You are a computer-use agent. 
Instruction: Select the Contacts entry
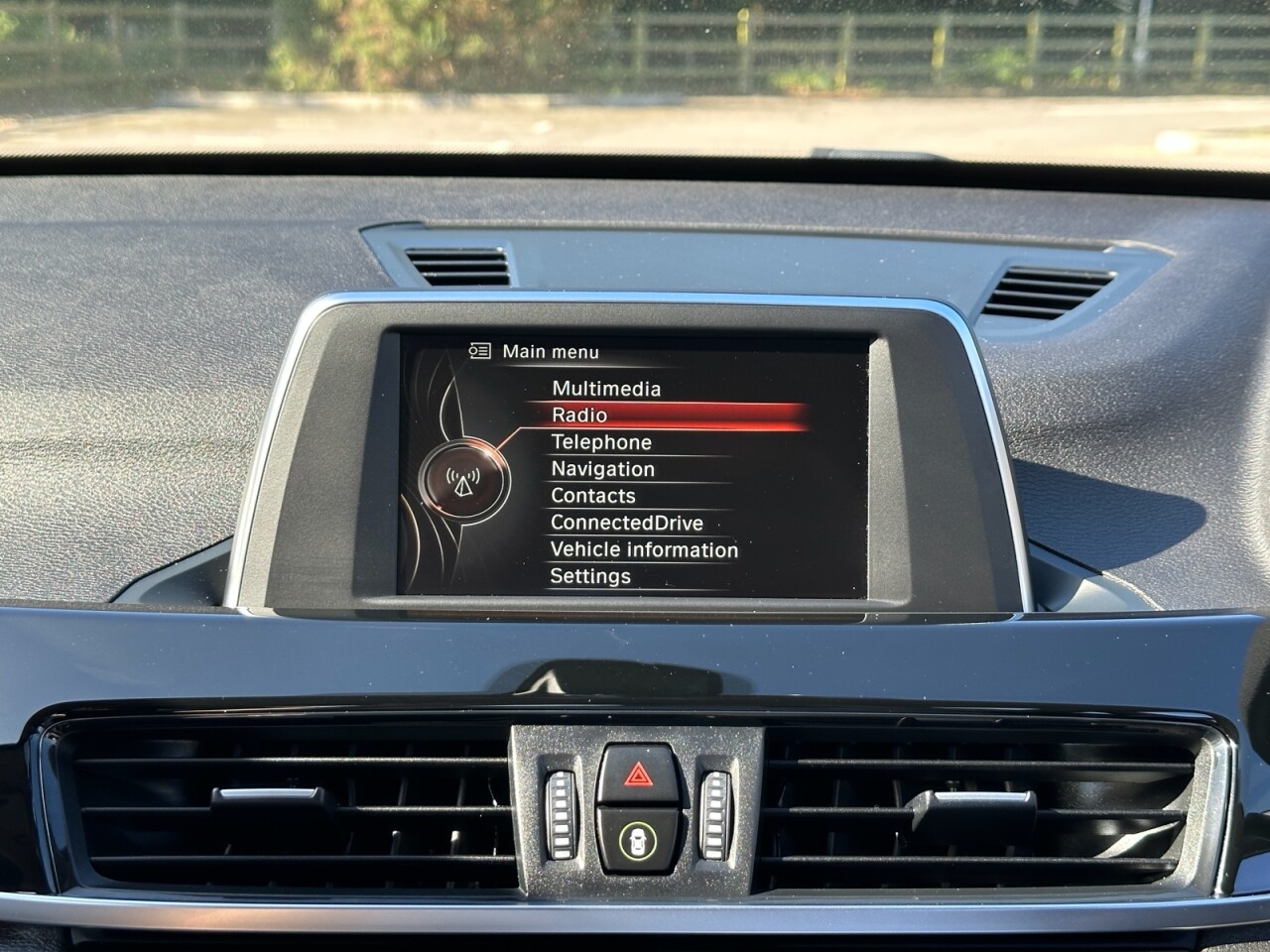tap(592, 496)
